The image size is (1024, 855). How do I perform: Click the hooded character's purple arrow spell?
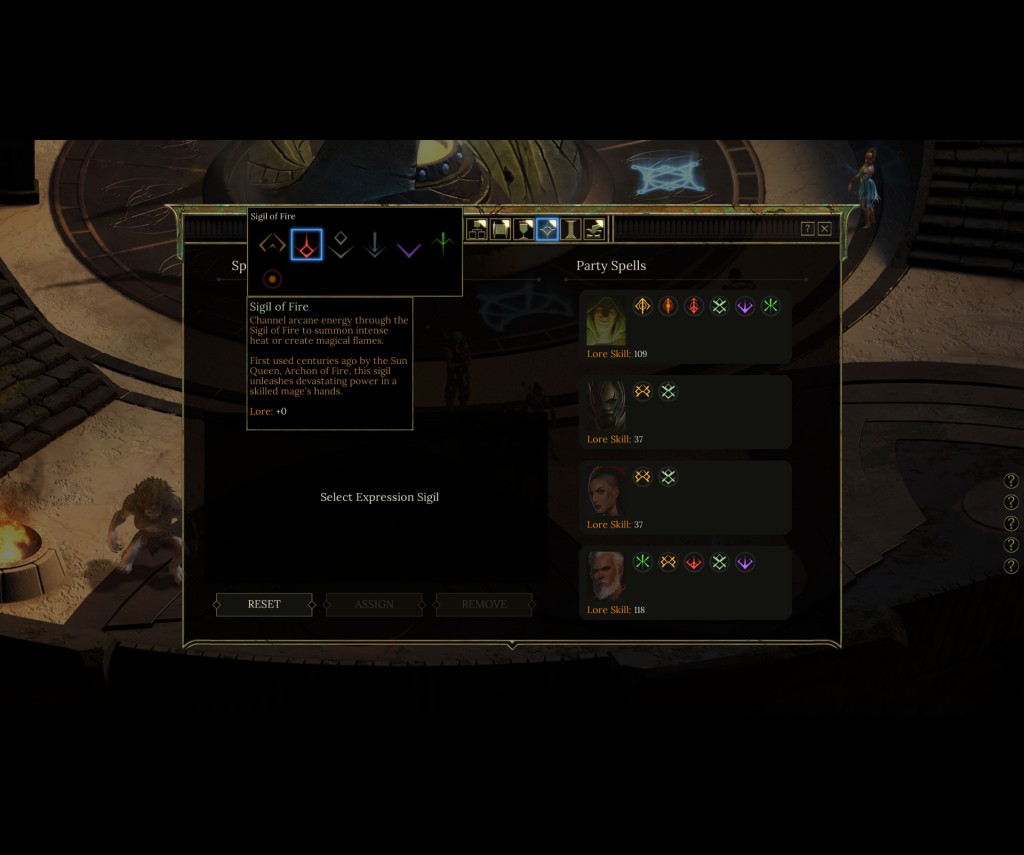point(744,306)
